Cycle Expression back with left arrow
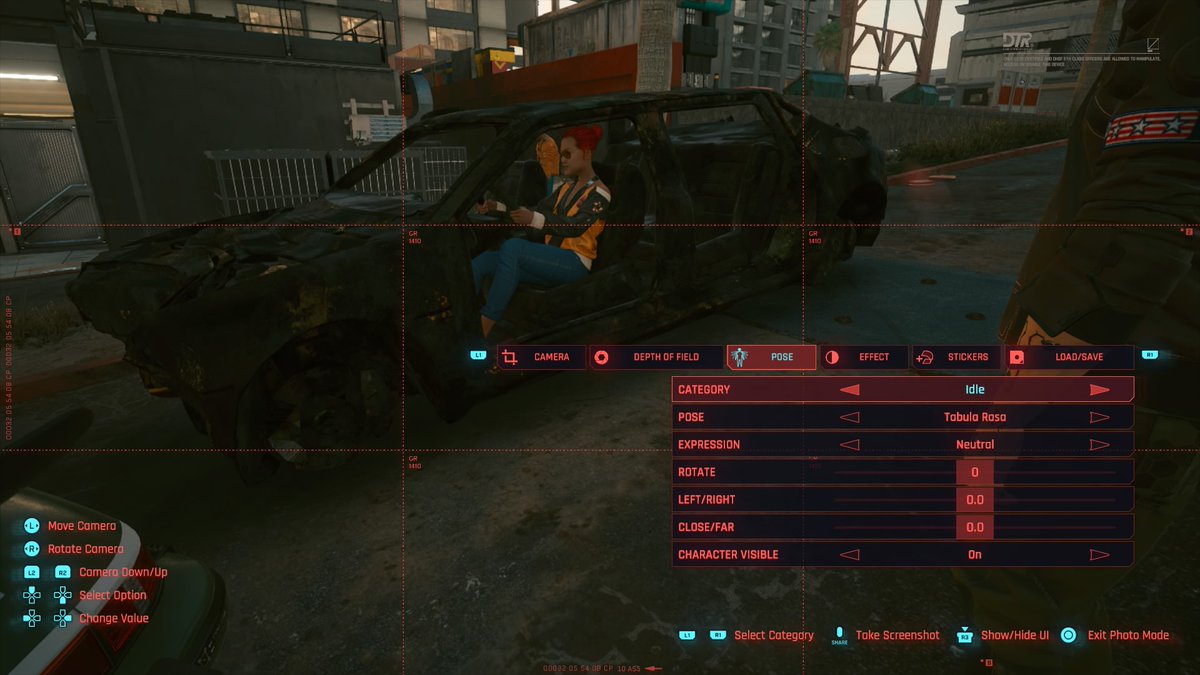This screenshot has height=675, width=1200. click(x=849, y=445)
